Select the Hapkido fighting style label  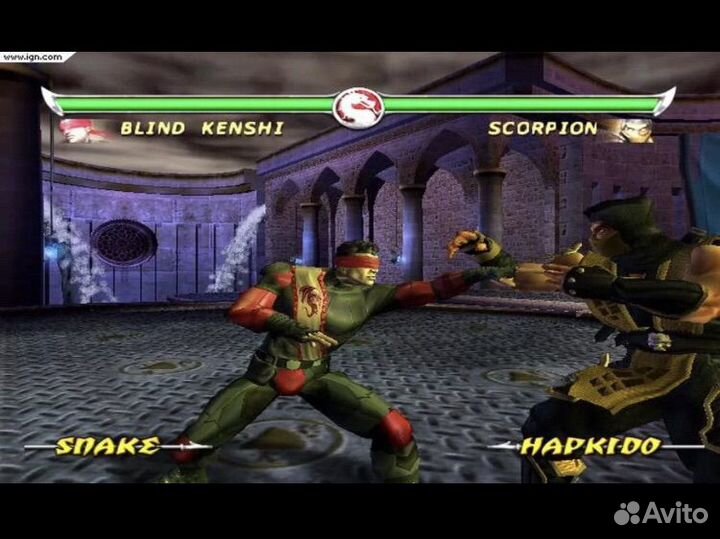(x=590, y=447)
